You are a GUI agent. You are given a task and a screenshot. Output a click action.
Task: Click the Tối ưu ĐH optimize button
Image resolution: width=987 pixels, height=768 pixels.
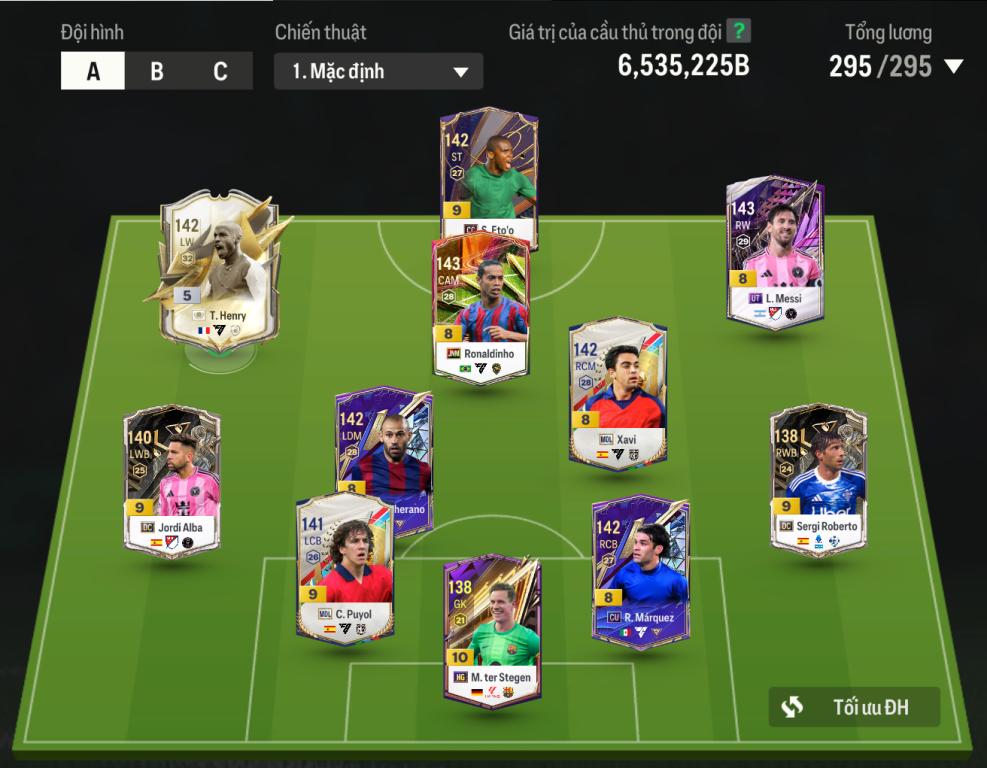pos(854,707)
